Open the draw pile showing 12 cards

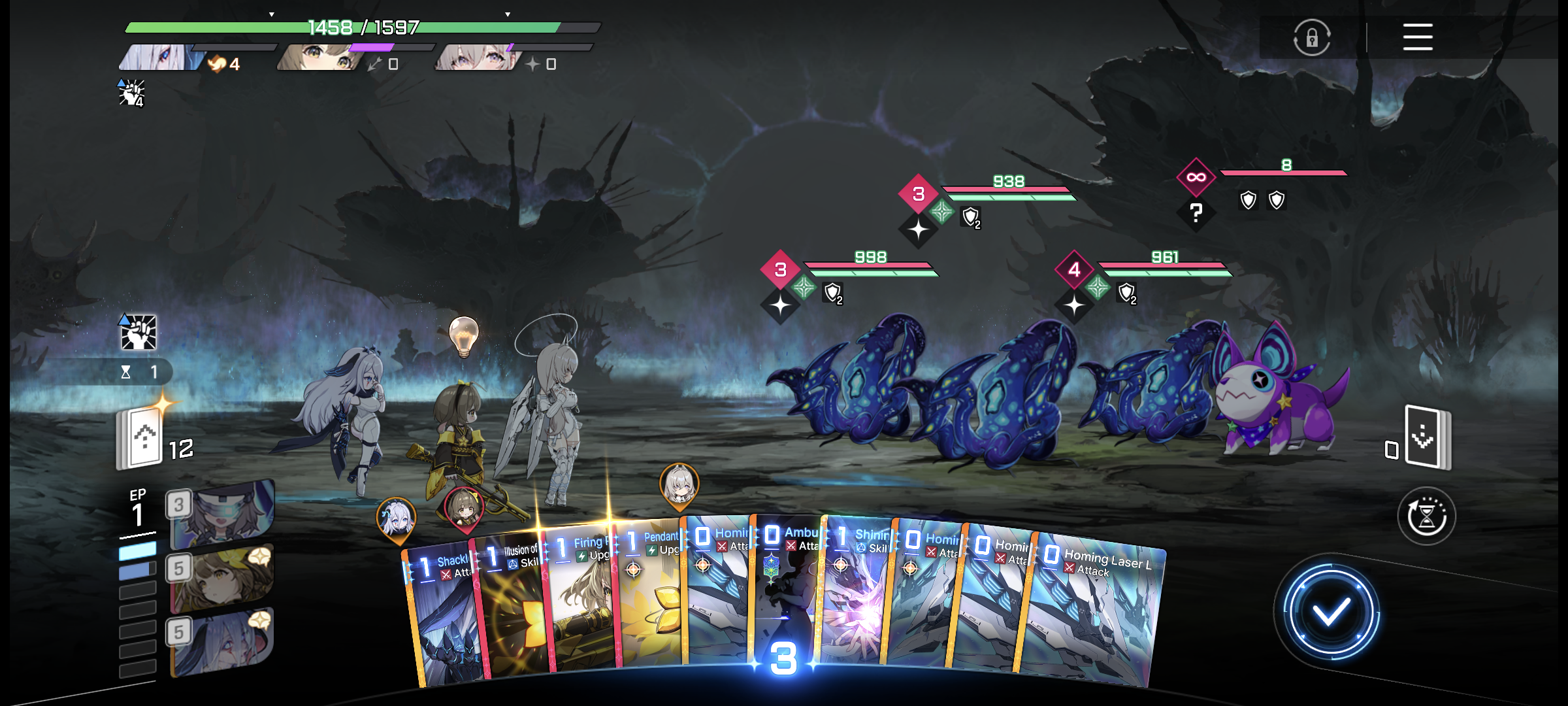click(x=140, y=438)
